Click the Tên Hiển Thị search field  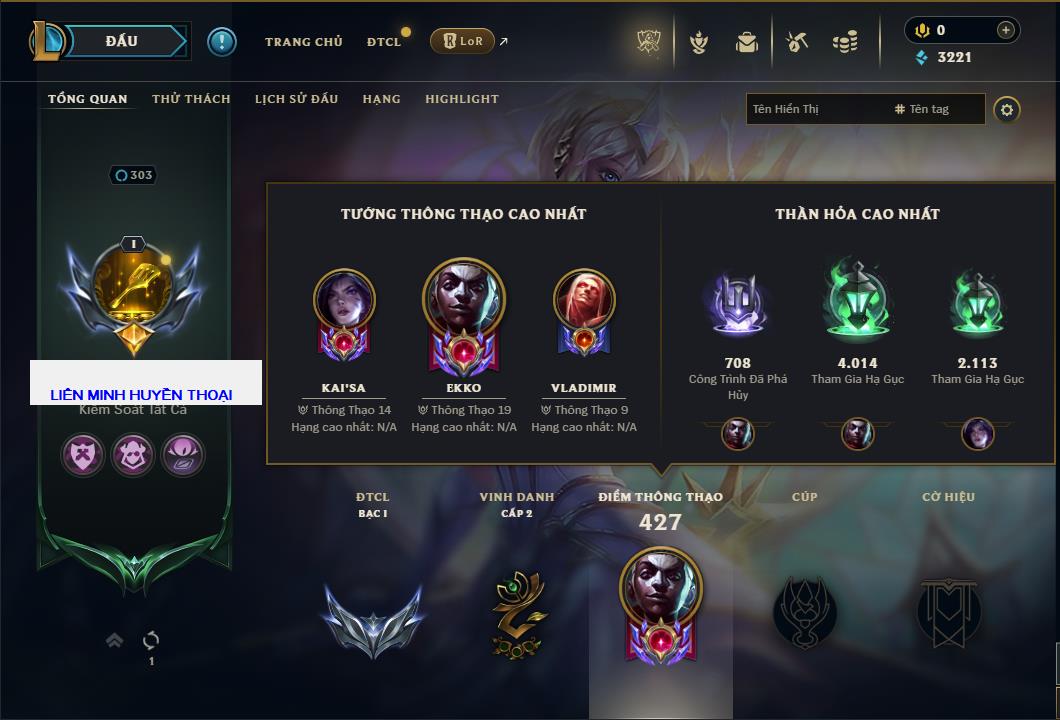[x=815, y=109]
